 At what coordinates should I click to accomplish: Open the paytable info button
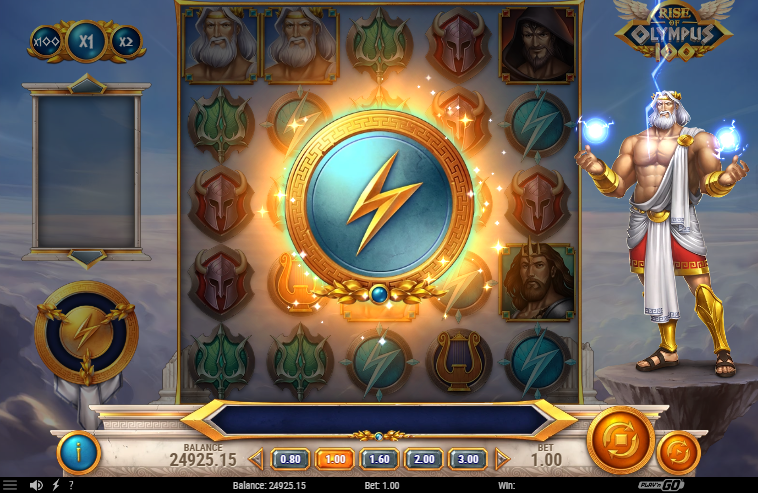pos(78,453)
